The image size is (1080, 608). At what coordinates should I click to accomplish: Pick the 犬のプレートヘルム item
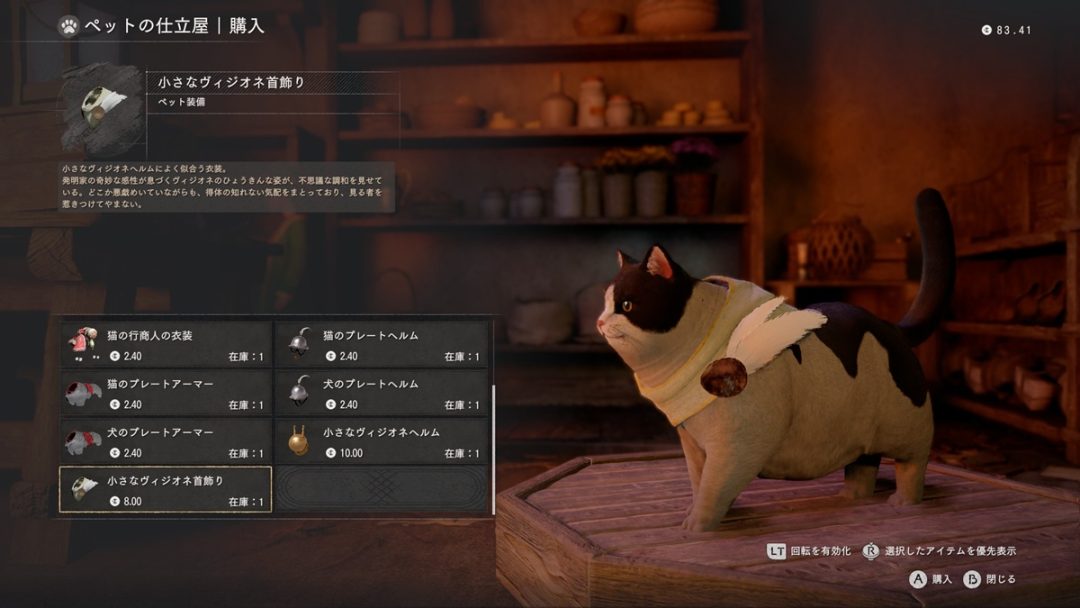pyautogui.click(x=382, y=393)
